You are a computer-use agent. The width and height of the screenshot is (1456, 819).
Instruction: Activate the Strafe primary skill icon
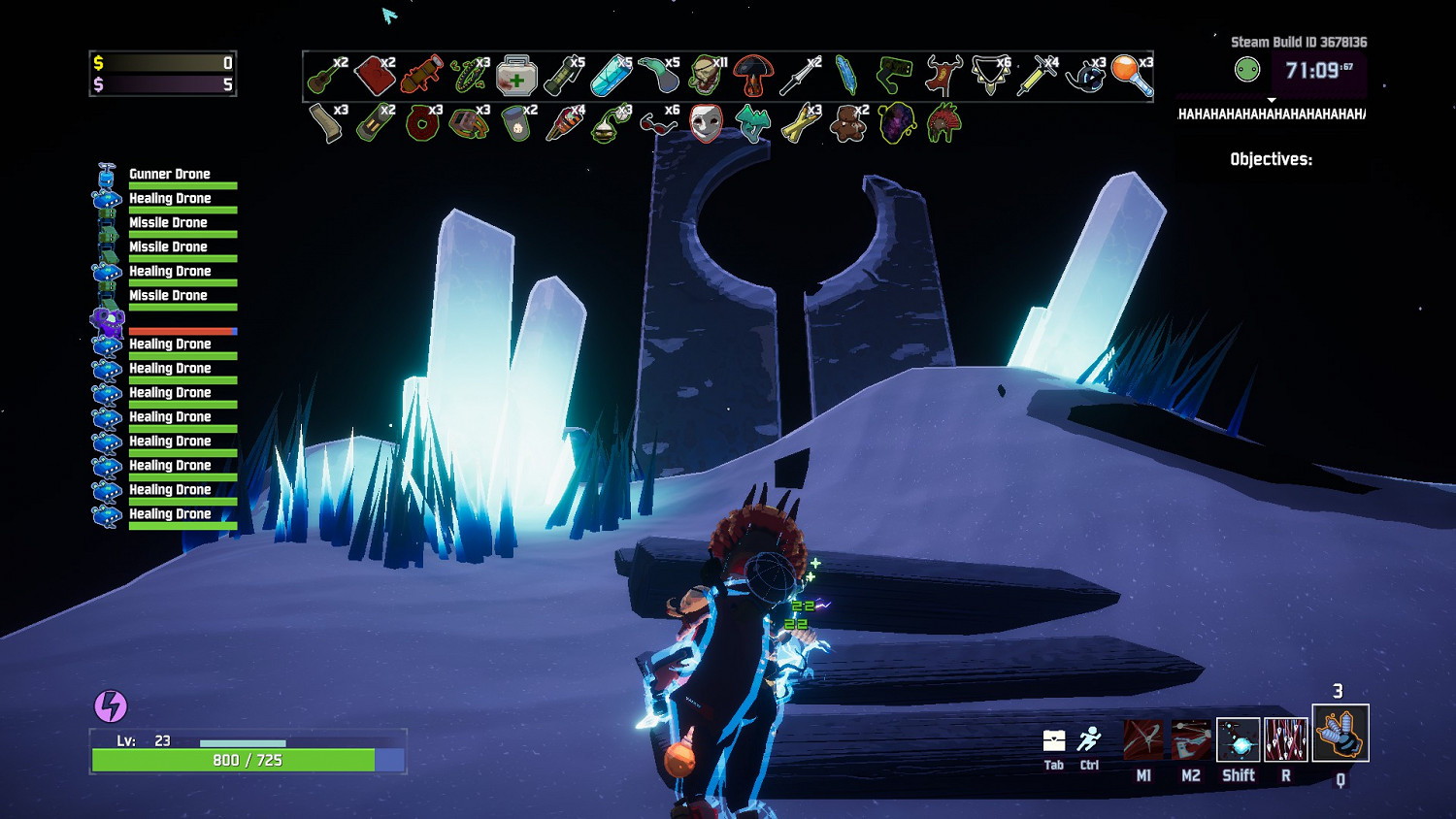pyautogui.click(x=1143, y=739)
